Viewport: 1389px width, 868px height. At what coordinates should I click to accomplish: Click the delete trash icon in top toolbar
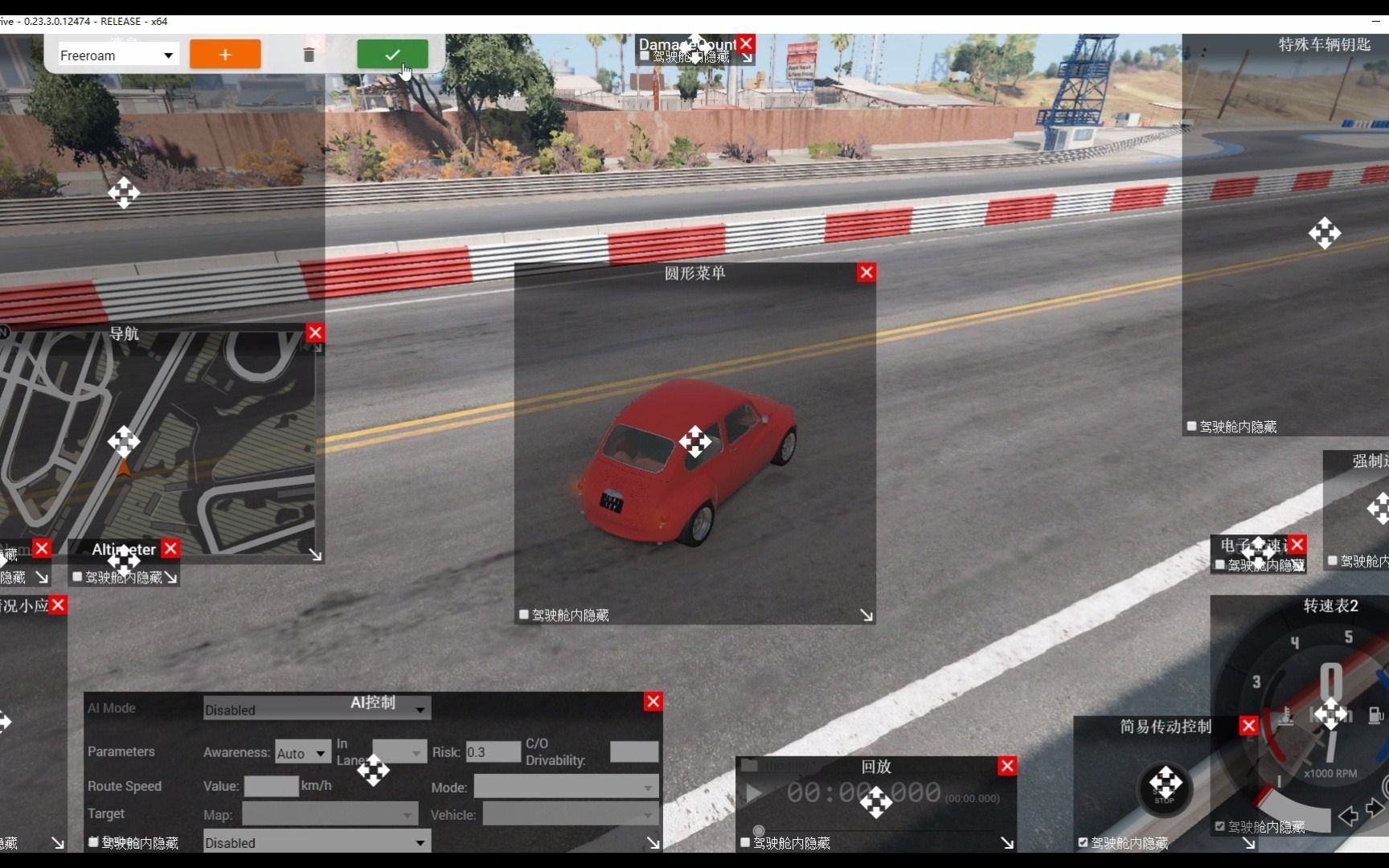click(309, 55)
